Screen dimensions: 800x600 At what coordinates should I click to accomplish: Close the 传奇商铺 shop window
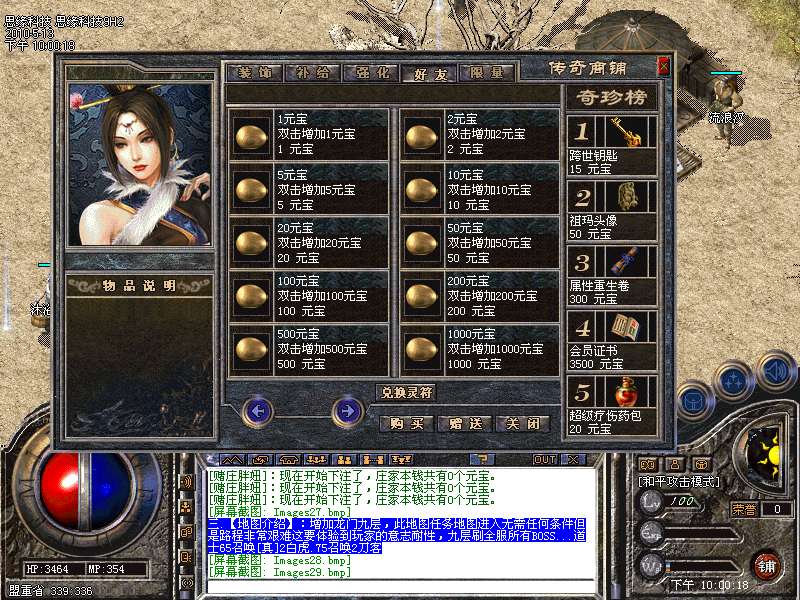663,67
